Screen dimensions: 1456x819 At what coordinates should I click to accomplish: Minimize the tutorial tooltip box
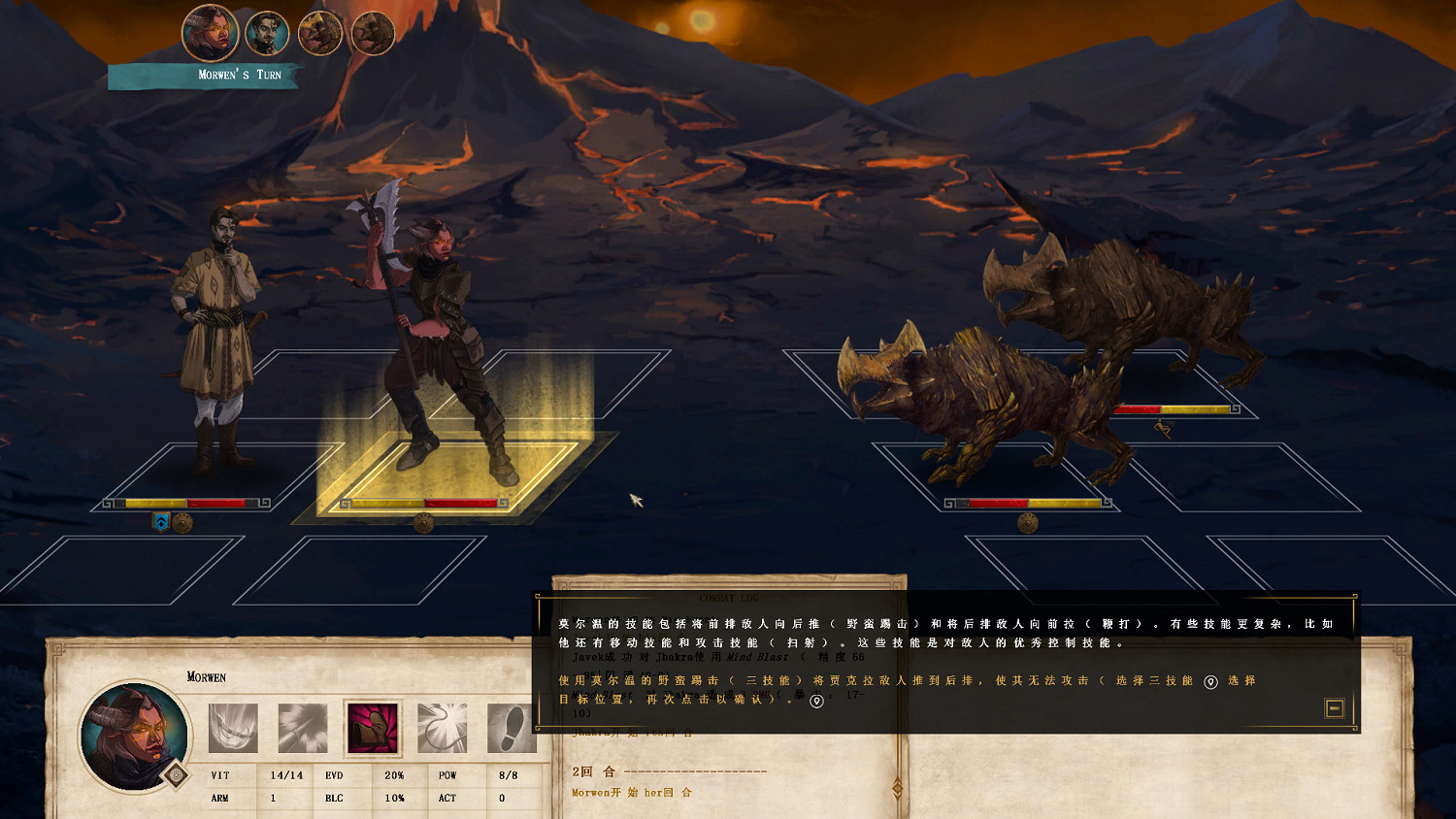[1335, 708]
